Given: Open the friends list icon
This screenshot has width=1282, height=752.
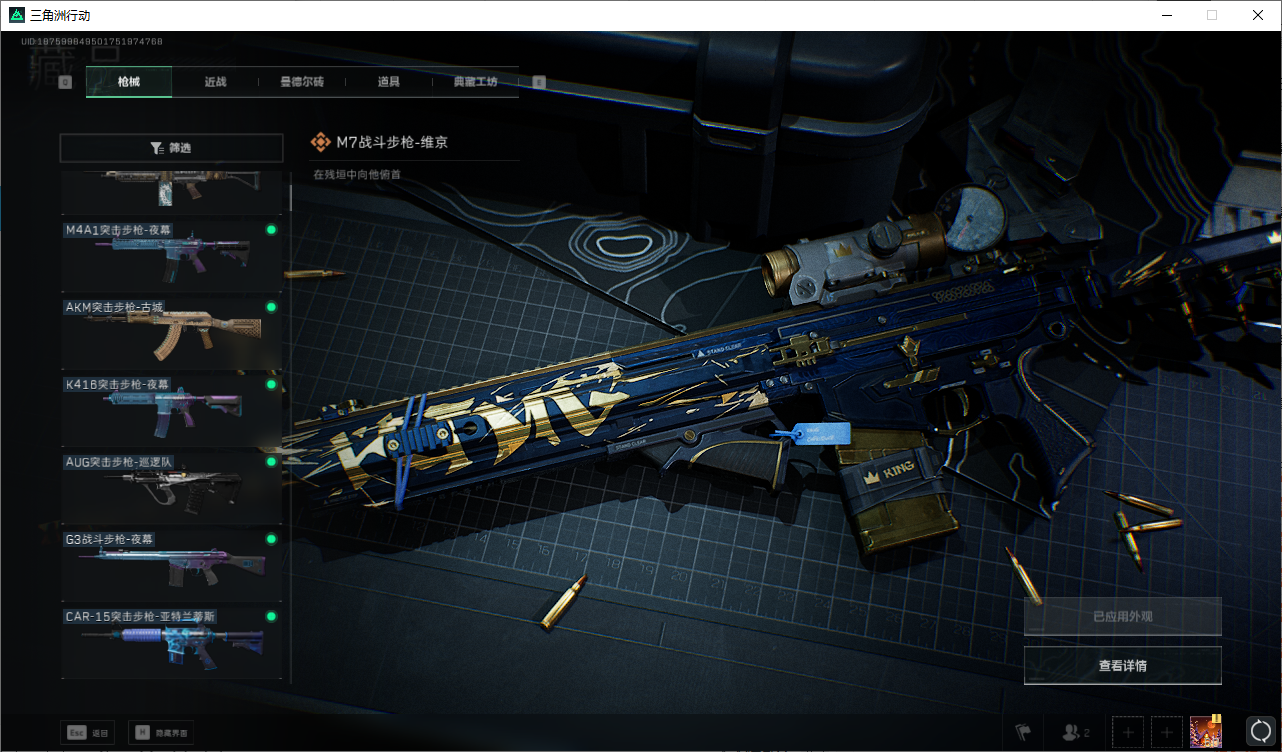Looking at the screenshot, I should 1075,733.
